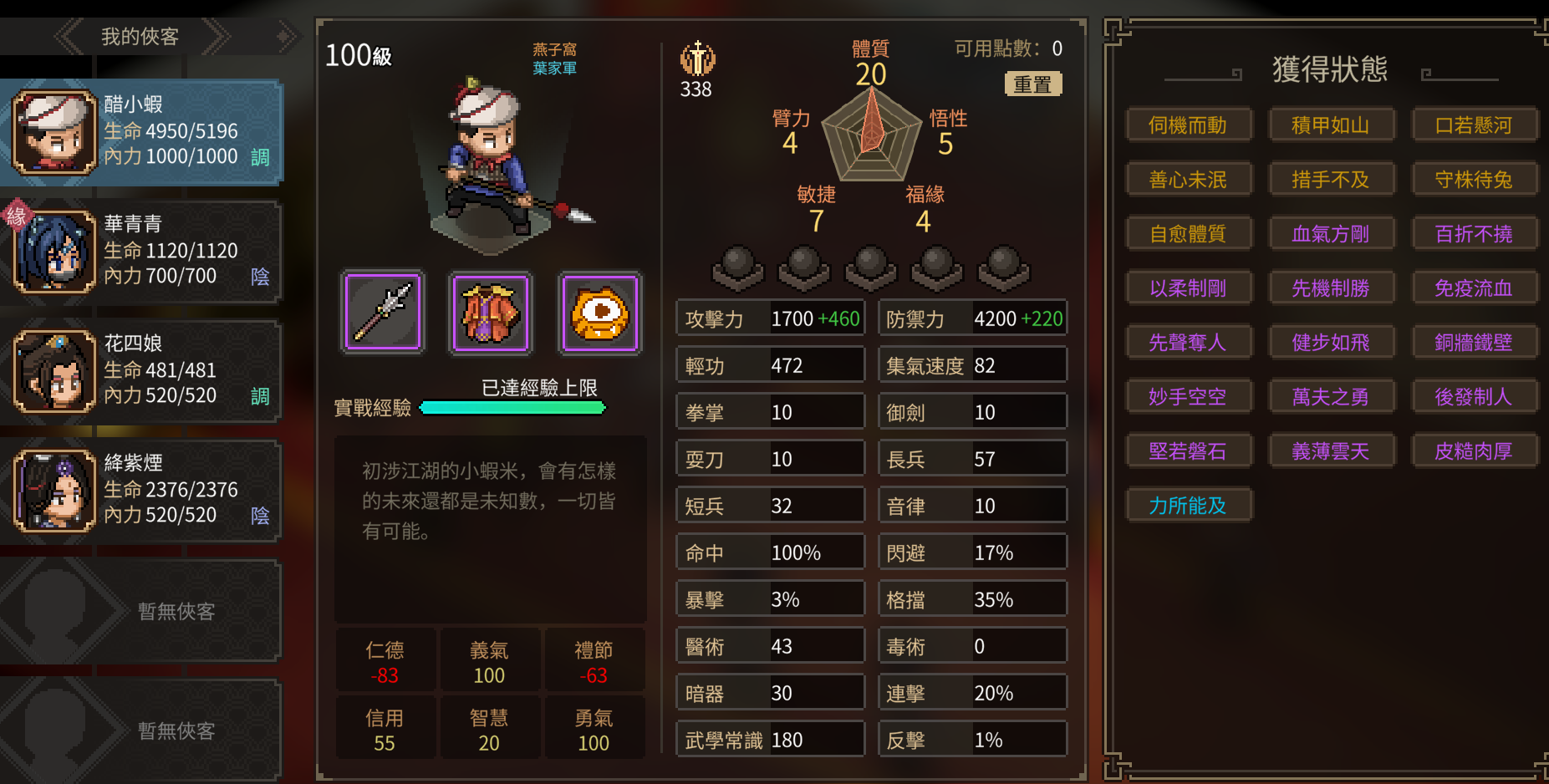Select the 力所能及 status entry
Screen dimensions: 1549x784
pyautogui.click(x=1188, y=506)
